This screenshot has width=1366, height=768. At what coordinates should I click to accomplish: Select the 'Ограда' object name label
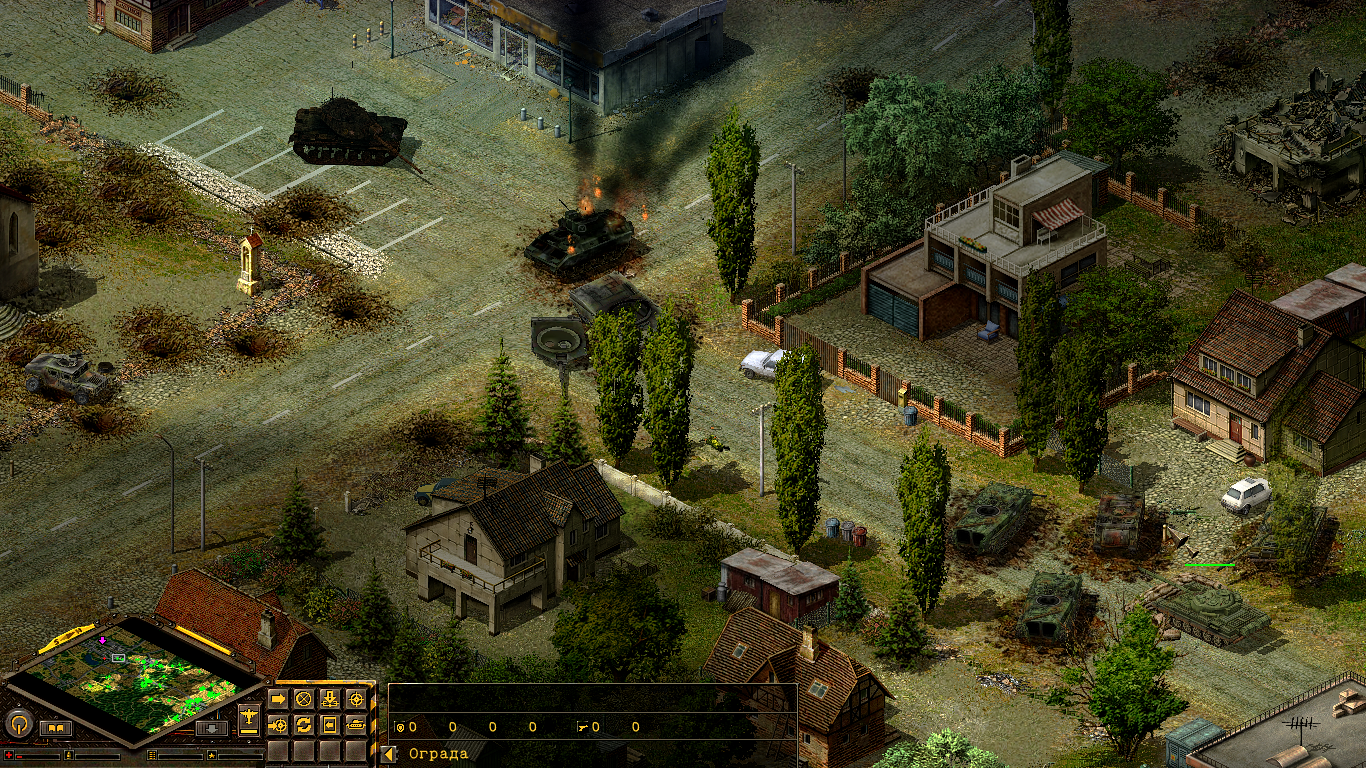[437, 753]
